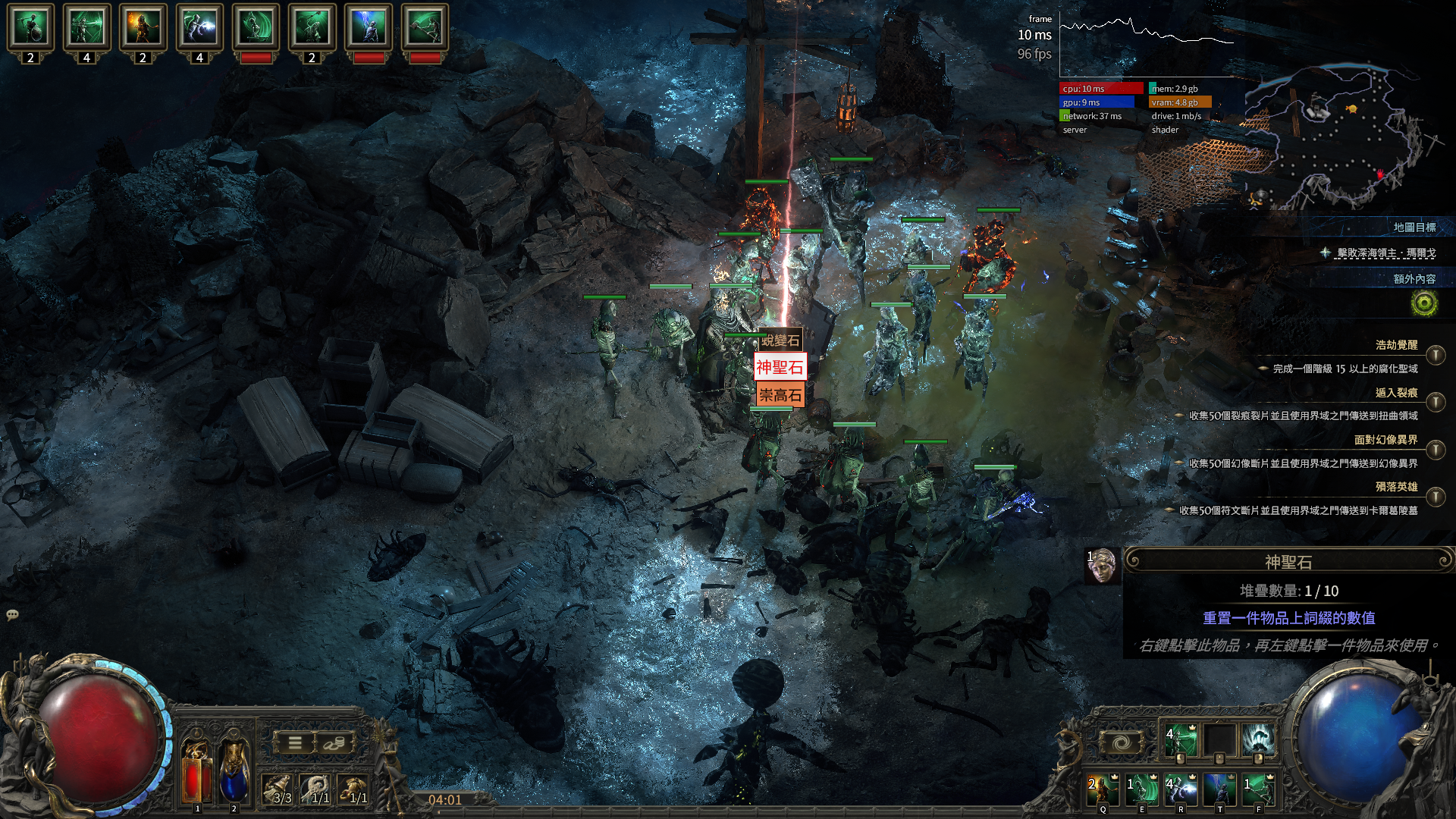Select the bell charm slot showing 3/3
Image resolution: width=1456 pixels, height=819 pixels.
pyautogui.click(x=278, y=789)
